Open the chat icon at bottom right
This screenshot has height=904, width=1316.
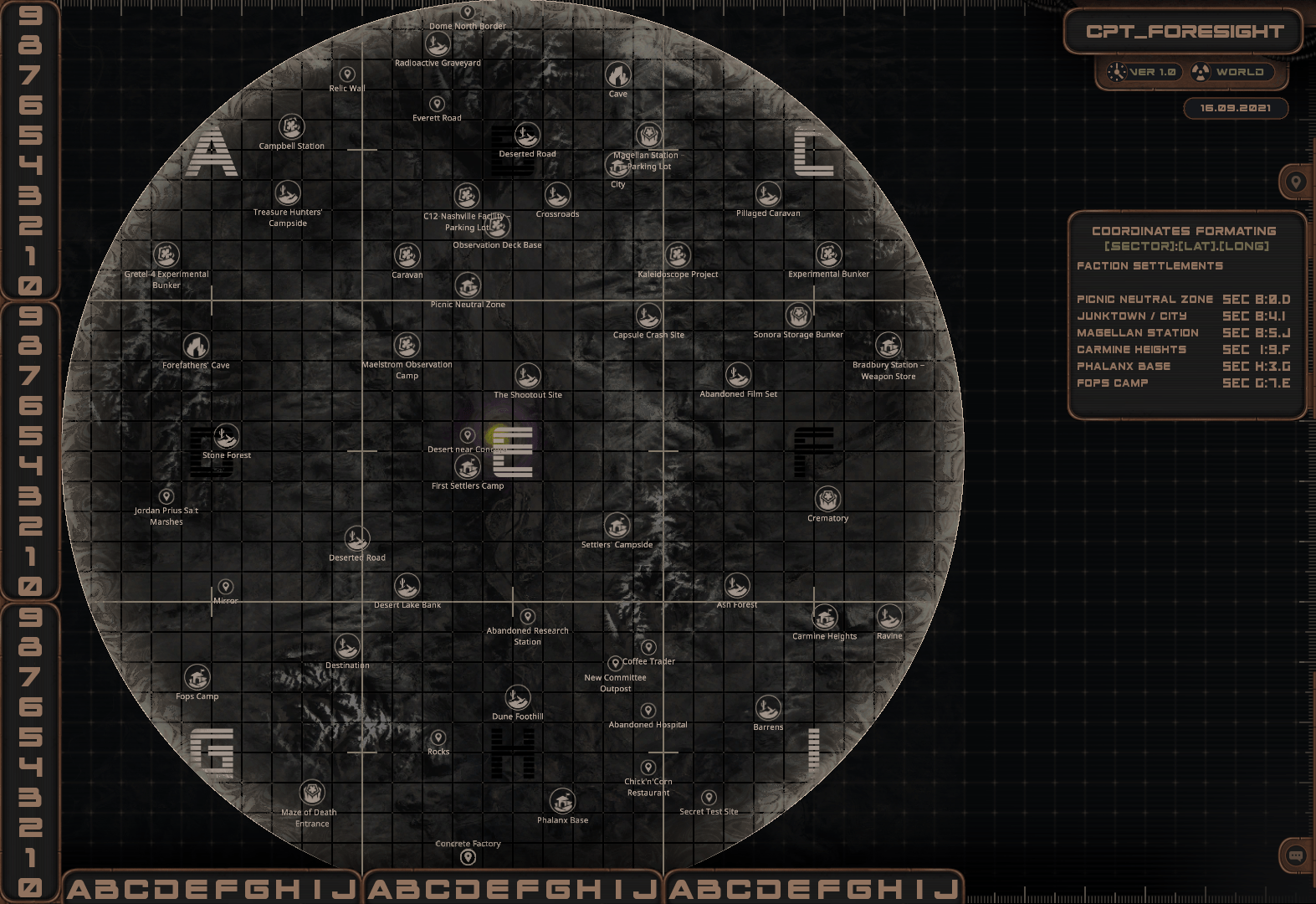(x=1296, y=856)
